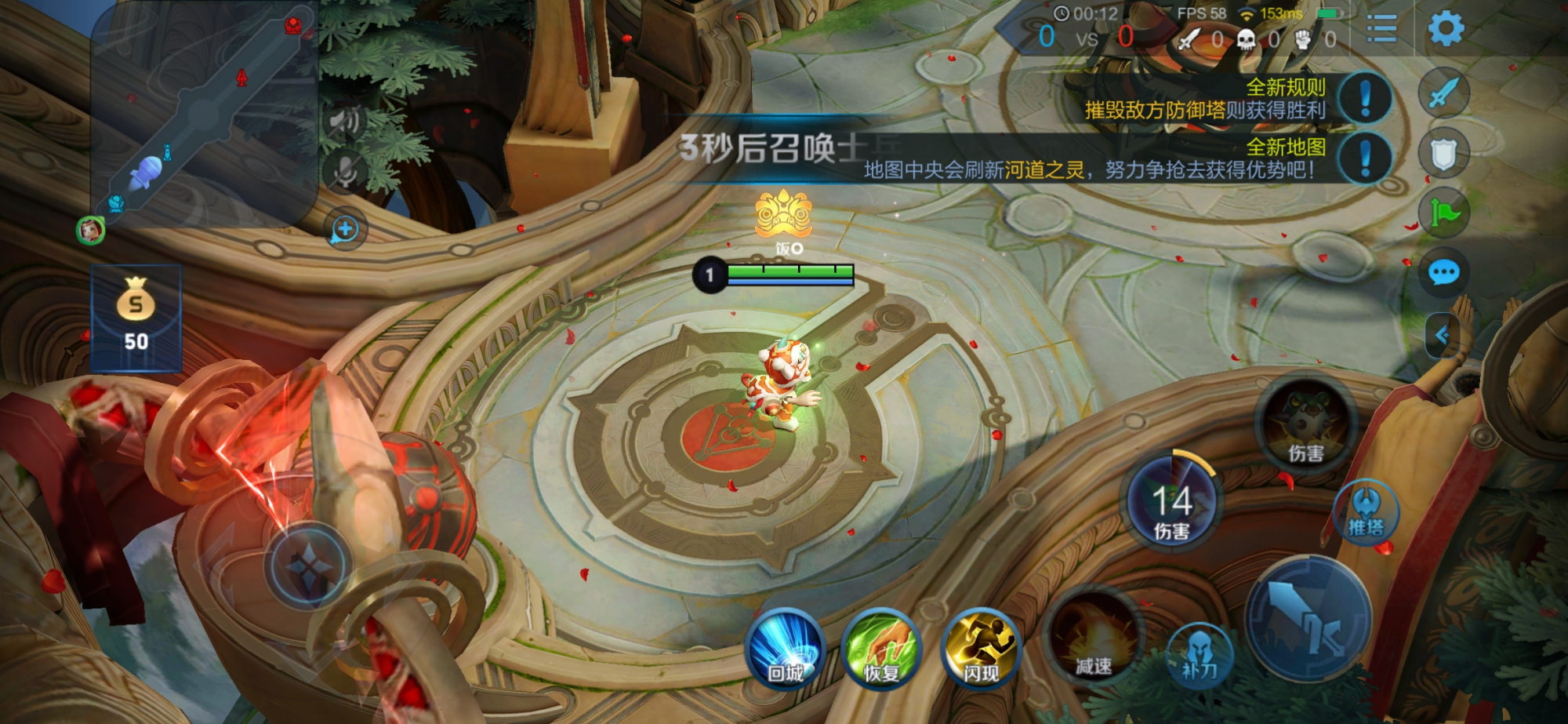The image size is (1568, 724).
Task: Send the green flag gather signal
Action: click(x=1443, y=213)
